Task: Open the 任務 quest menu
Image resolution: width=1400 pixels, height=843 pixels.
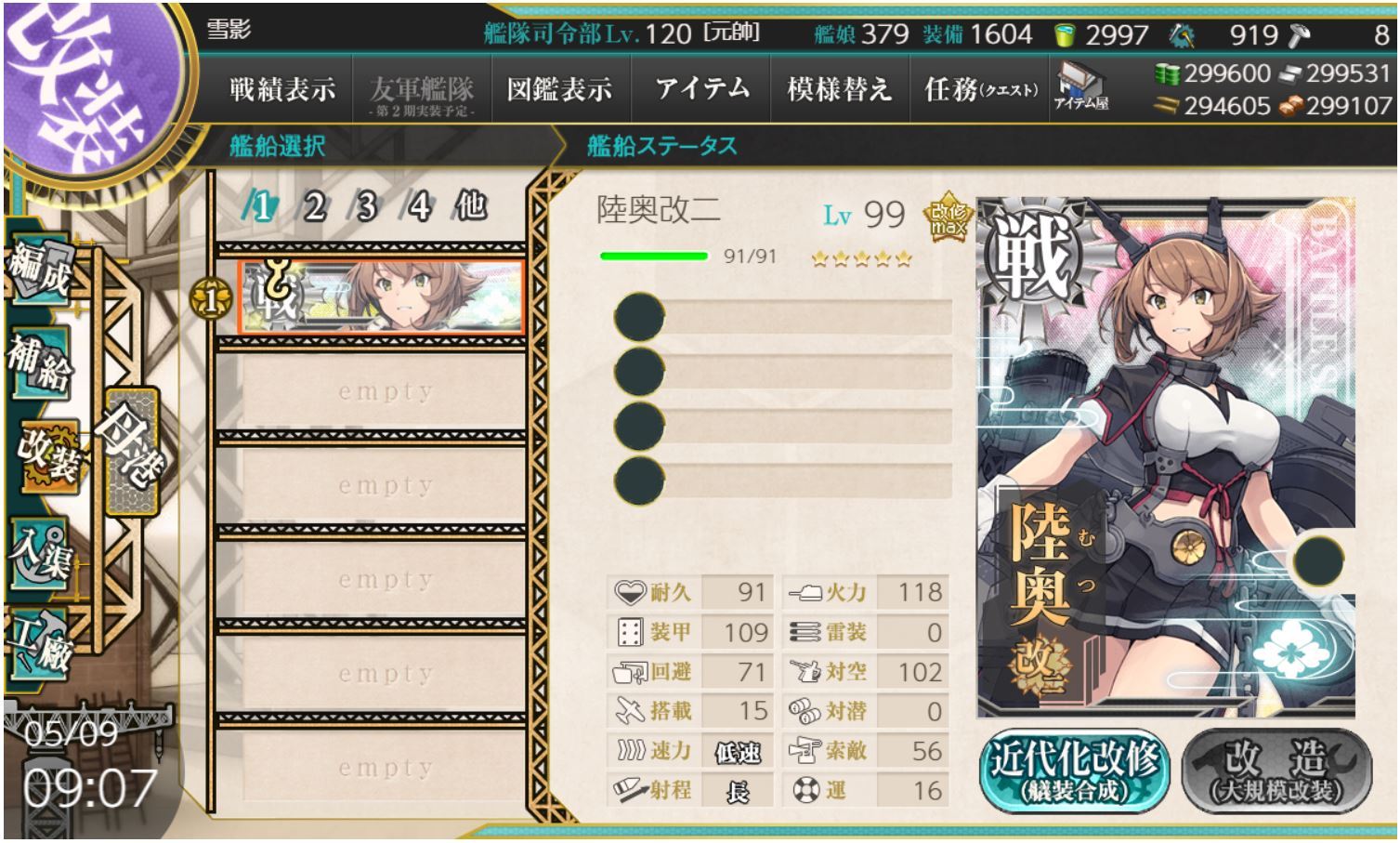Action: click(x=980, y=90)
